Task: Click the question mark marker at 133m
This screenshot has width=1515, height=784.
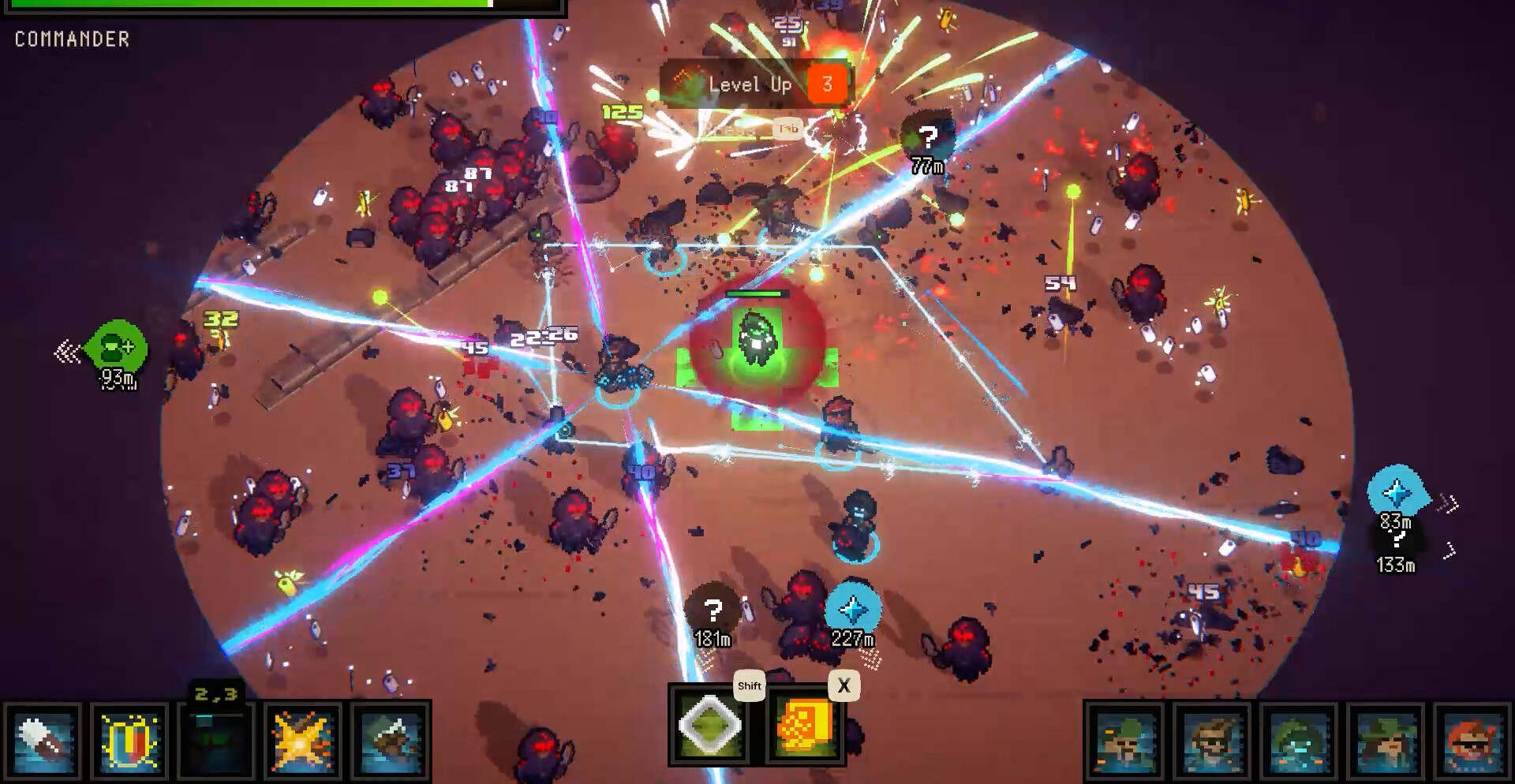Action: [1397, 540]
